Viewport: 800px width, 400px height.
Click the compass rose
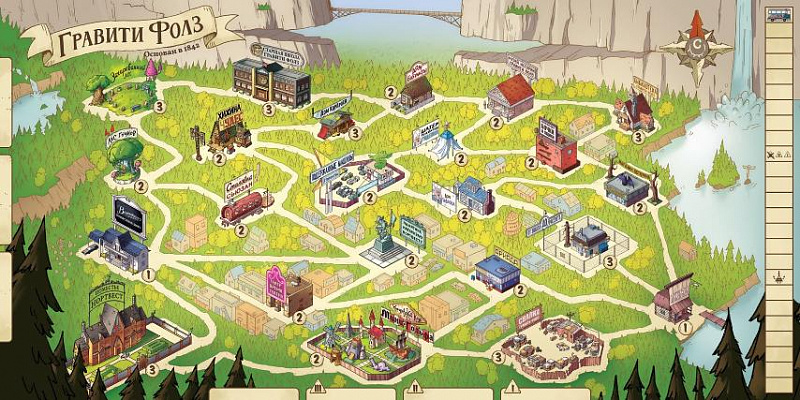point(696,46)
